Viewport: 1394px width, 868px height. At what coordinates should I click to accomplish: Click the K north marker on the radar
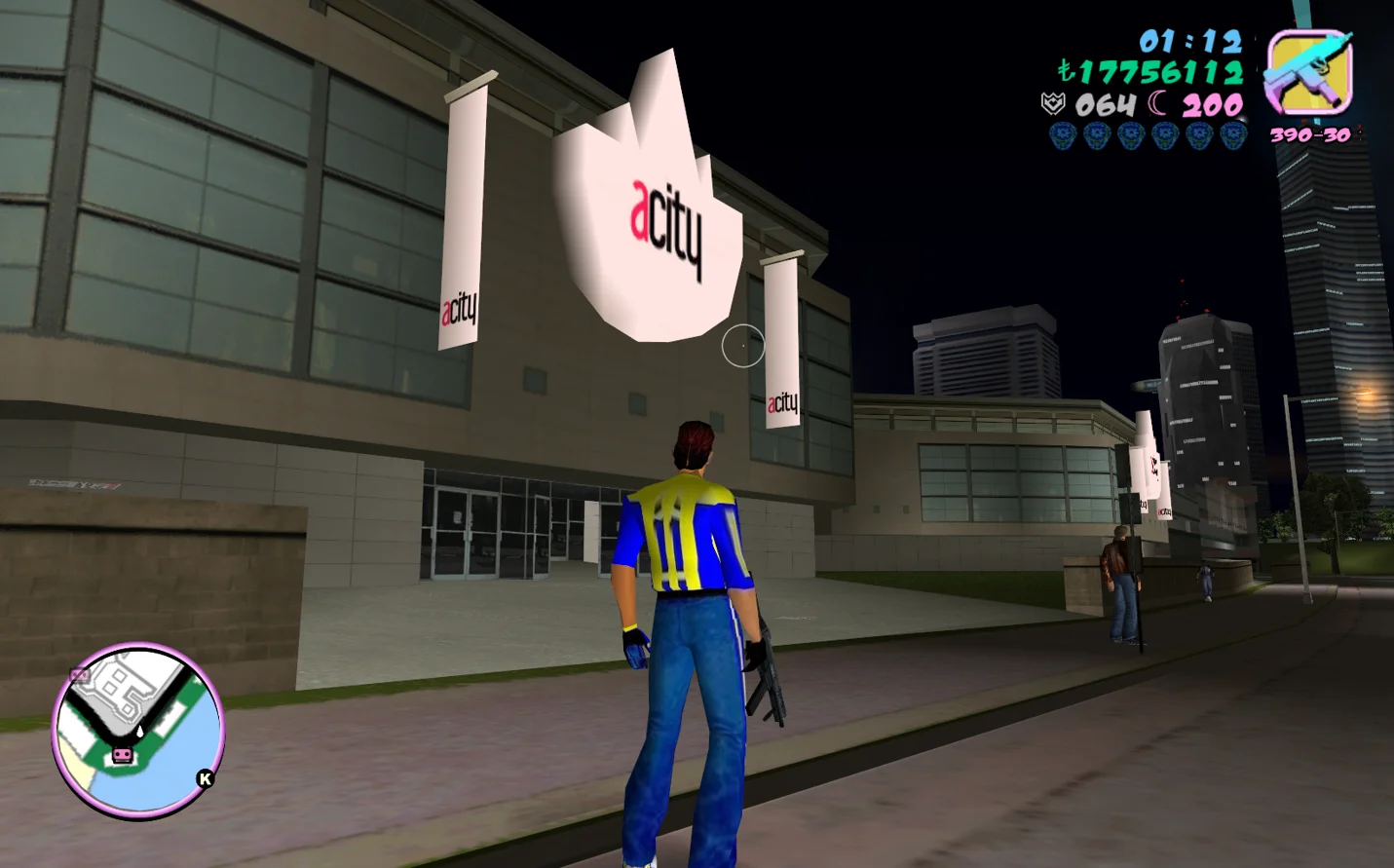click(x=205, y=778)
